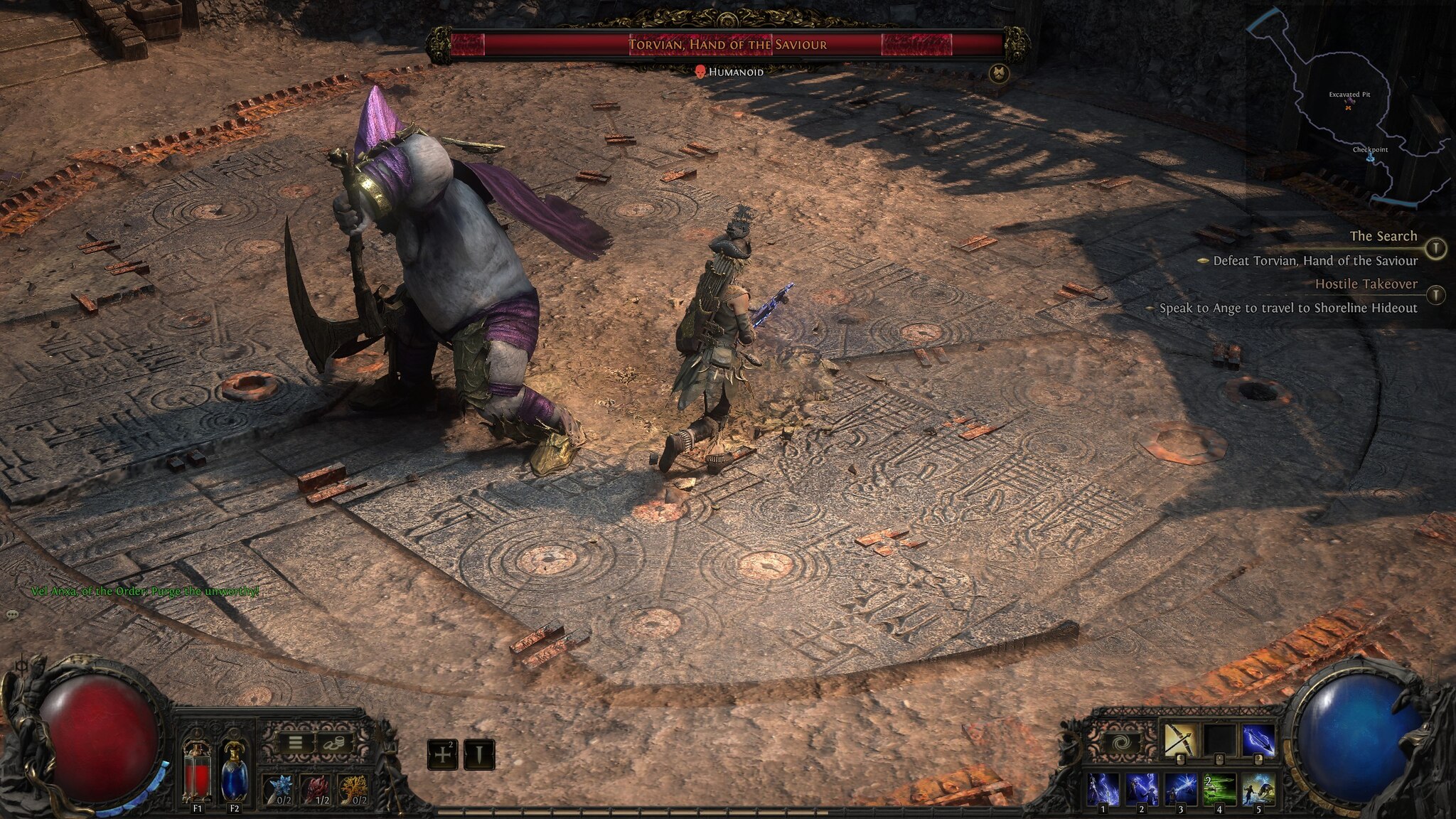Click the pin button beside Hostile Takeover quest

pos(1436,294)
